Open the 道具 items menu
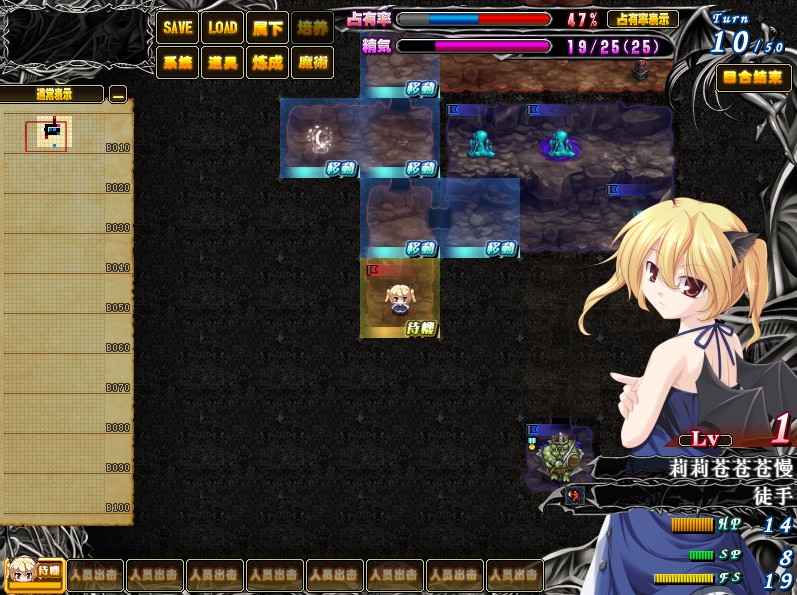797x595 pixels. pyautogui.click(x=222, y=63)
